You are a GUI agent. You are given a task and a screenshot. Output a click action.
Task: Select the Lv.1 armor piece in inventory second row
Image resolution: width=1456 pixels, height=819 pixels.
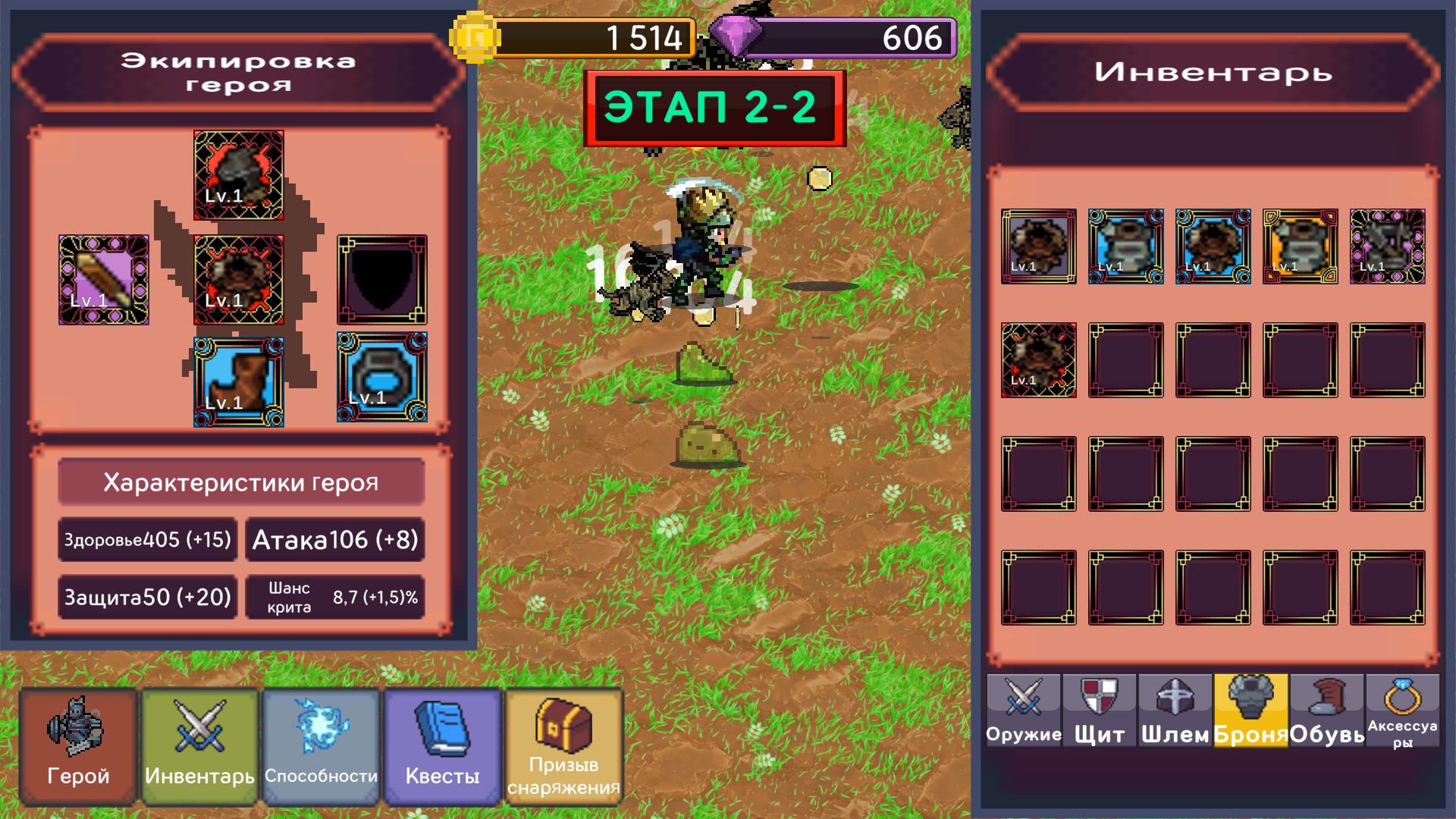click(x=1040, y=360)
